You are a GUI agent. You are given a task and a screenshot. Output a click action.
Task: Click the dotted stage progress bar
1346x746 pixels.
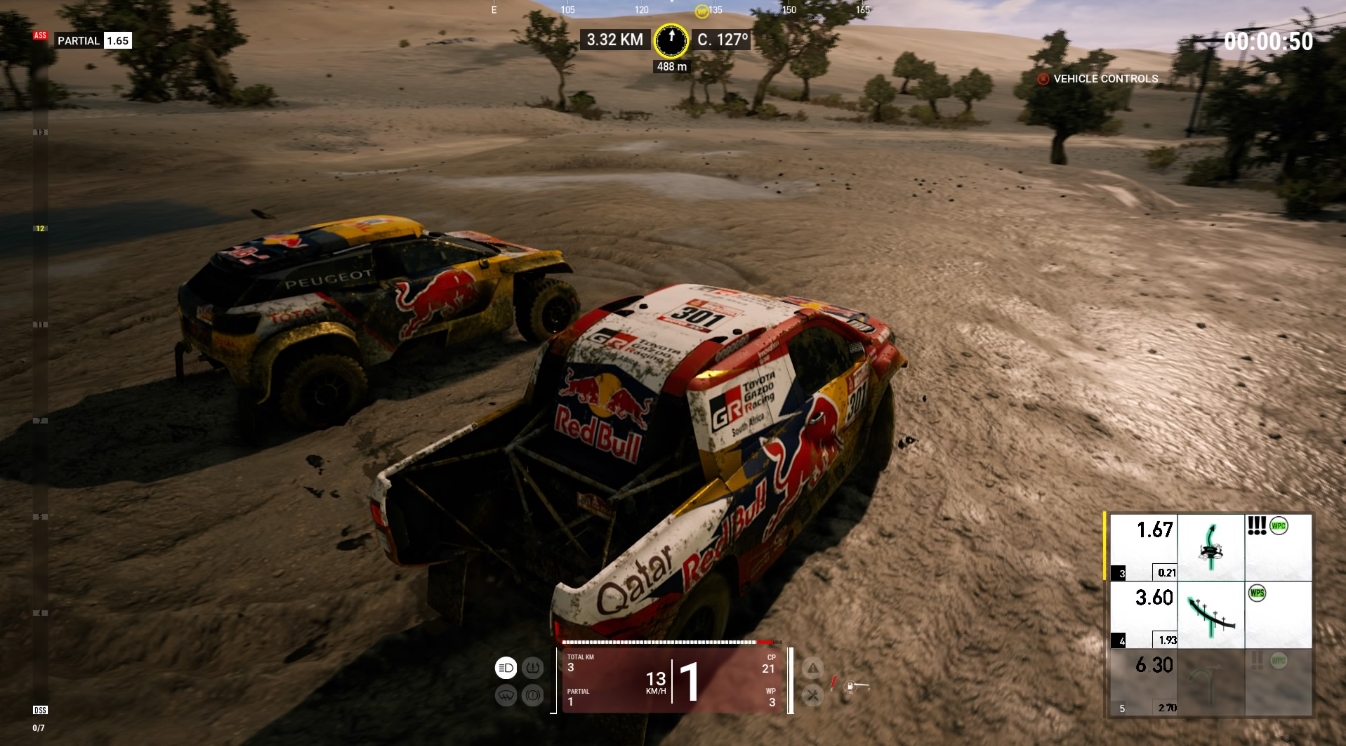click(668, 640)
